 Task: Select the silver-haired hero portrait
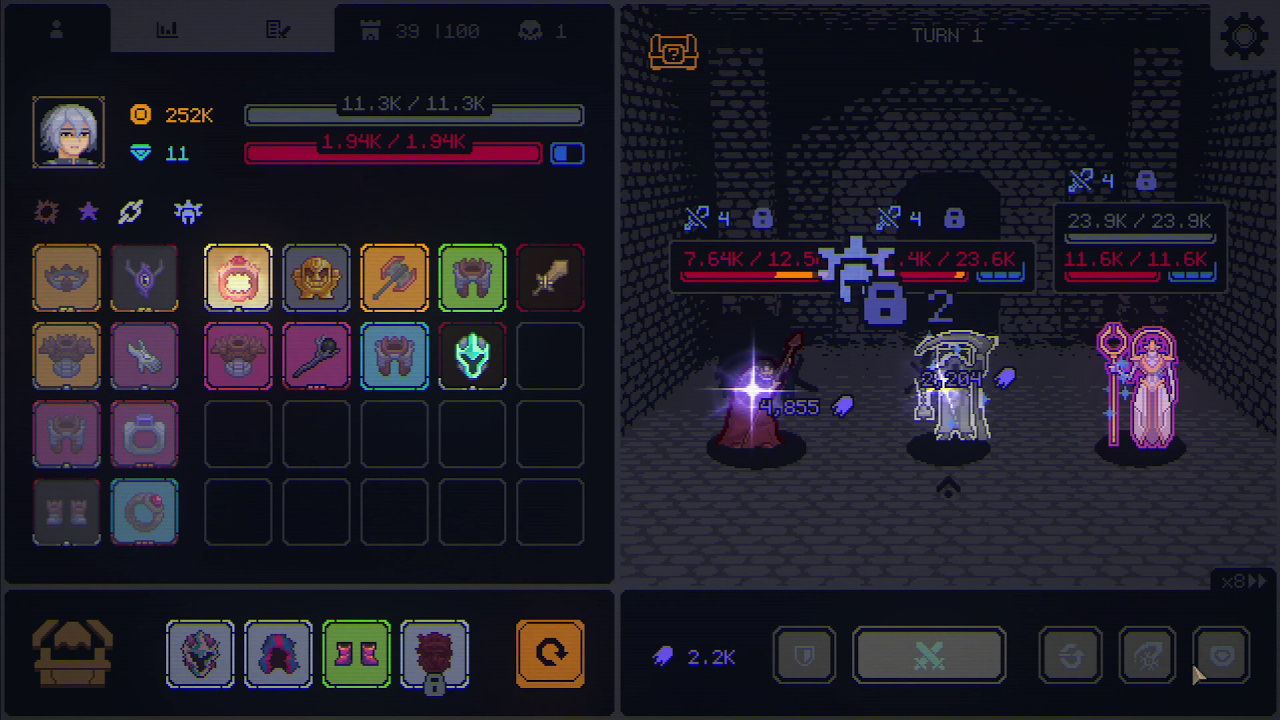tap(68, 132)
